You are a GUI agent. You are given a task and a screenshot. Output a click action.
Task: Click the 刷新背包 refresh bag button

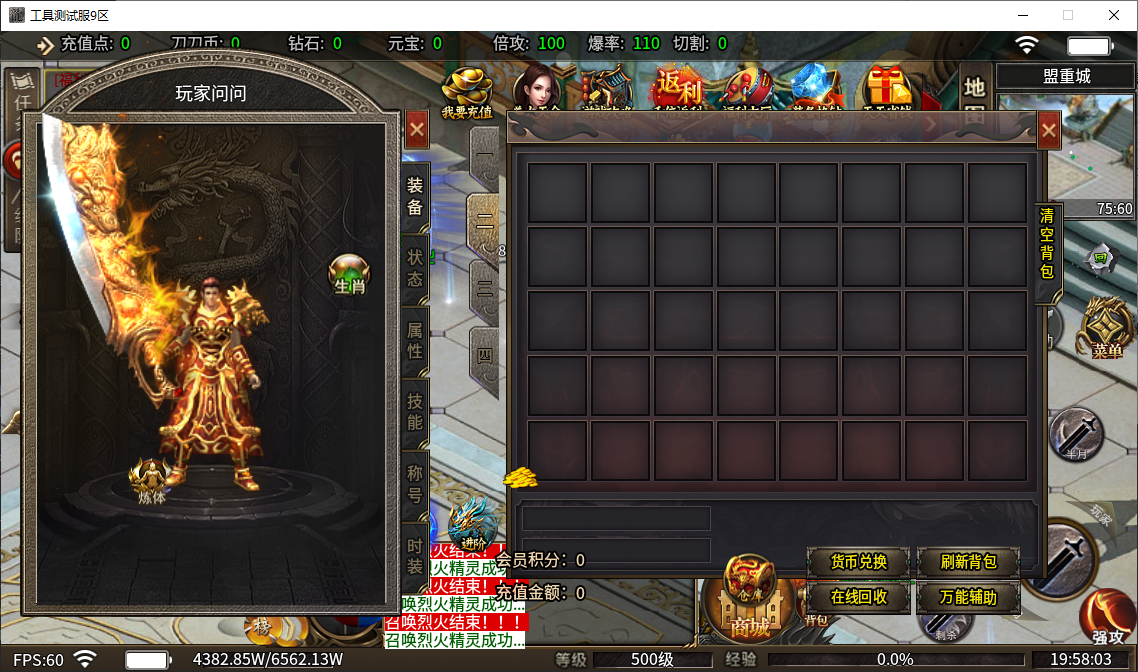pos(968,562)
